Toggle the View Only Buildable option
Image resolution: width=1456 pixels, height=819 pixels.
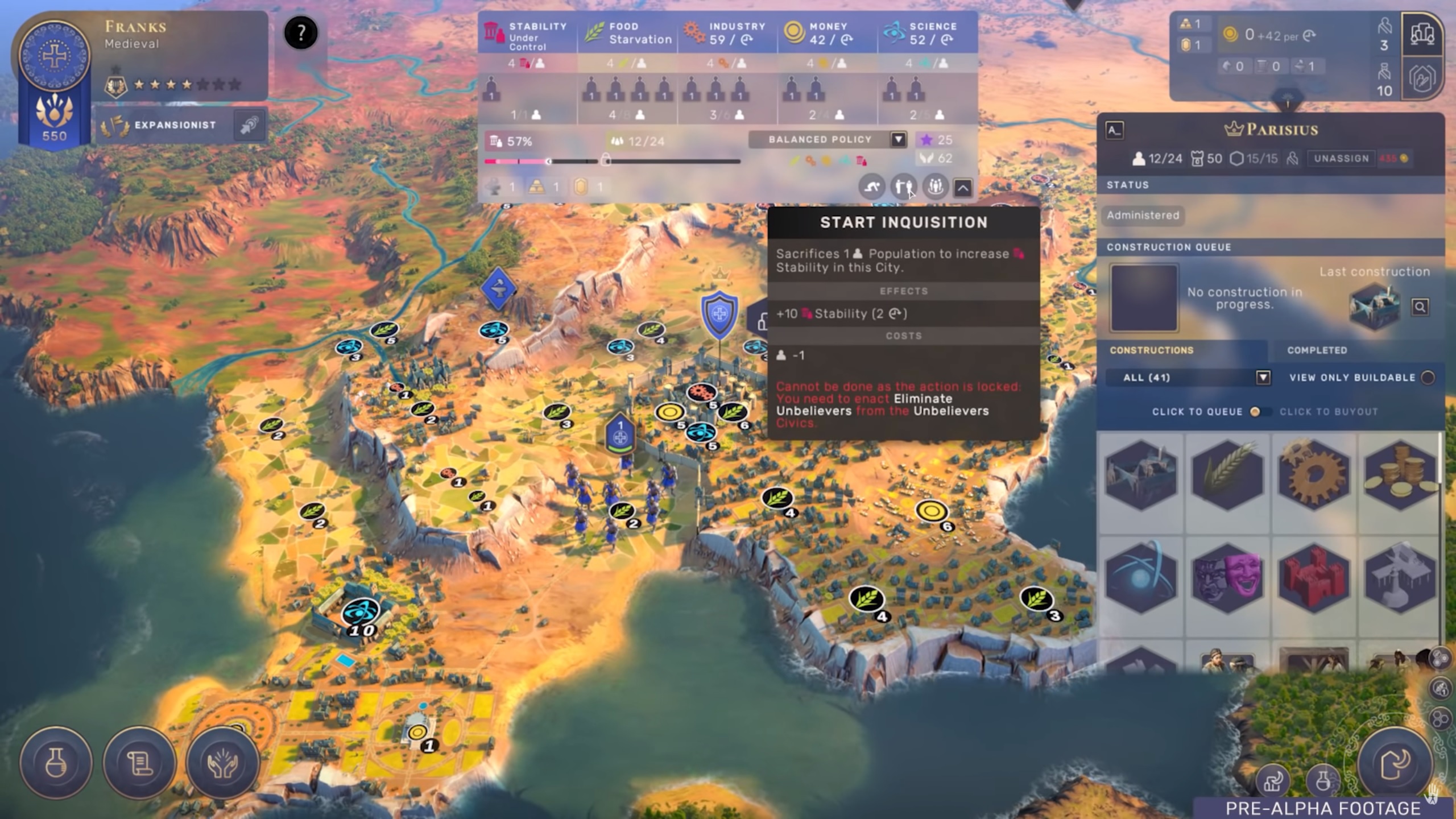click(x=1427, y=378)
